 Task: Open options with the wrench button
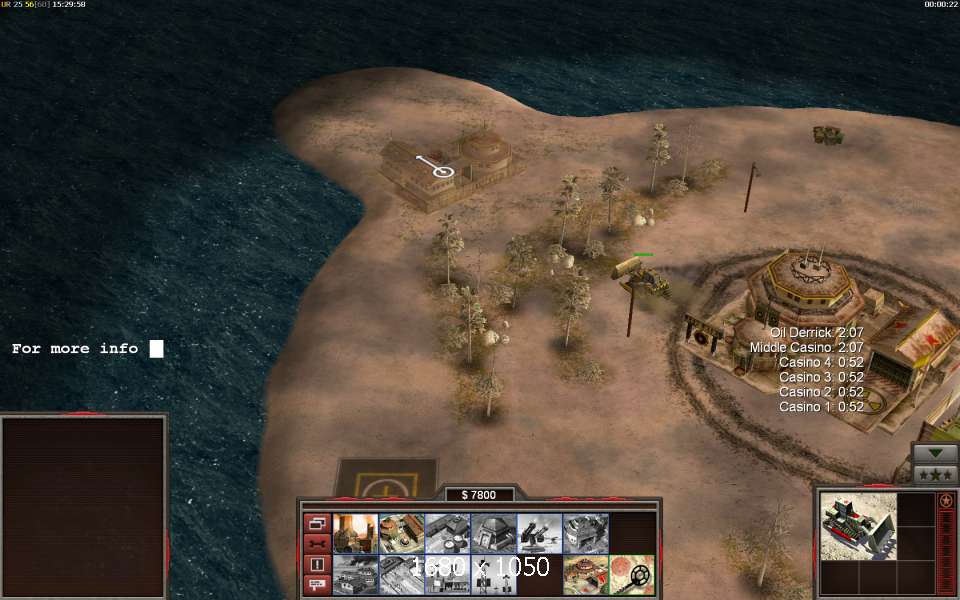(x=317, y=543)
